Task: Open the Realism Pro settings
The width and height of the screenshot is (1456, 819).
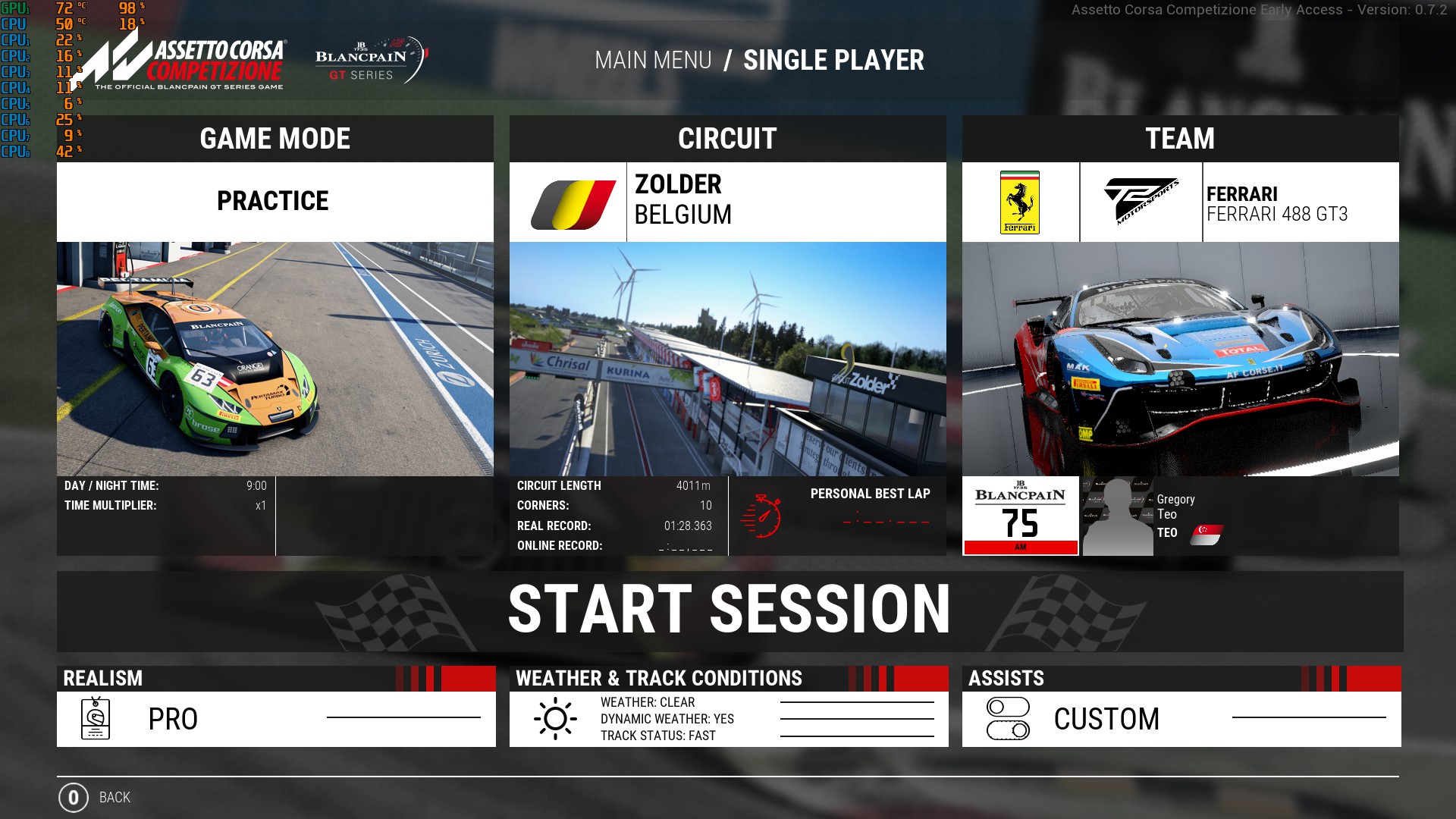Action: [x=276, y=718]
